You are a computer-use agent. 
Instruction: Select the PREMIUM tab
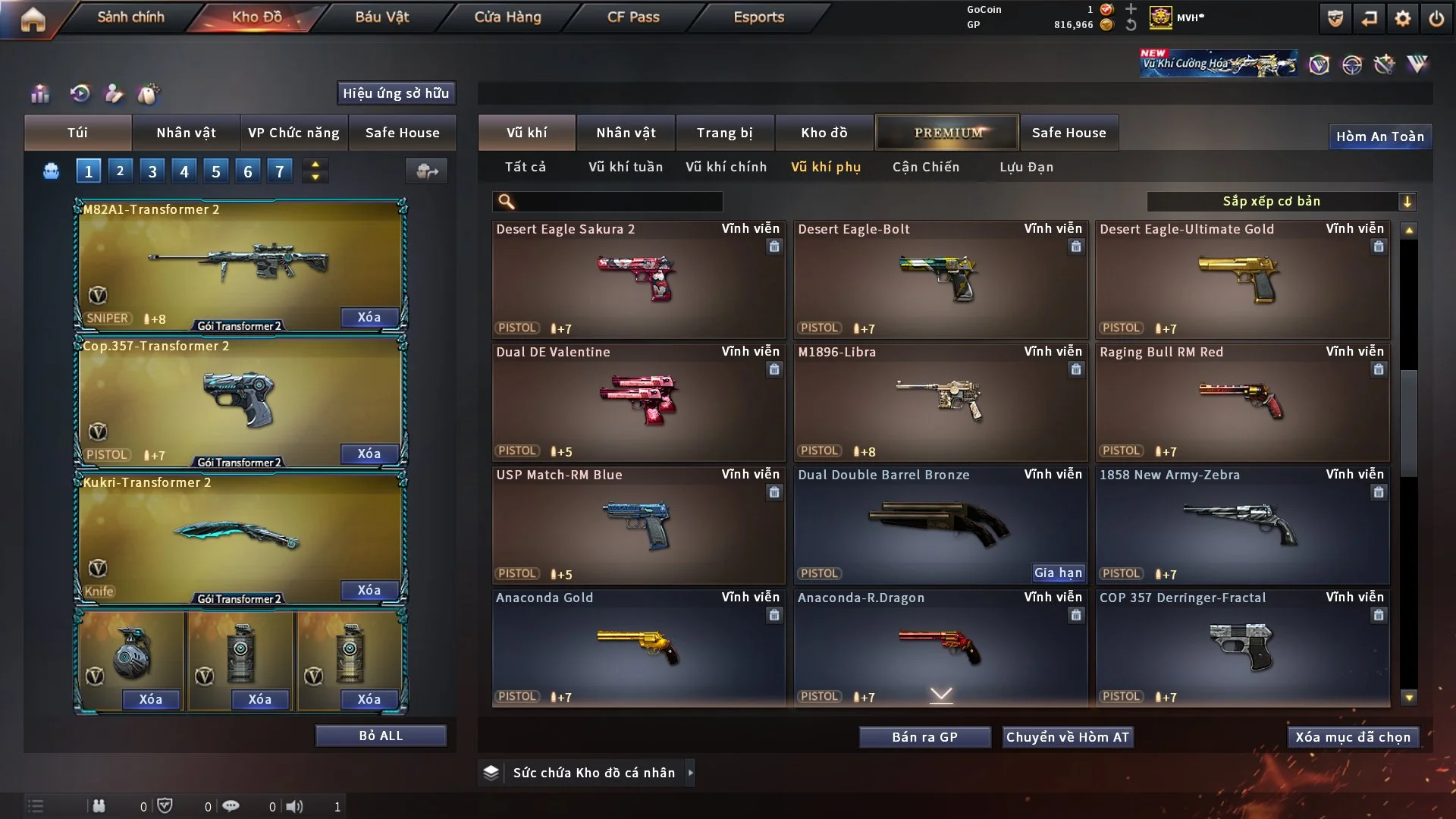pyautogui.click(x=947, y=133)
